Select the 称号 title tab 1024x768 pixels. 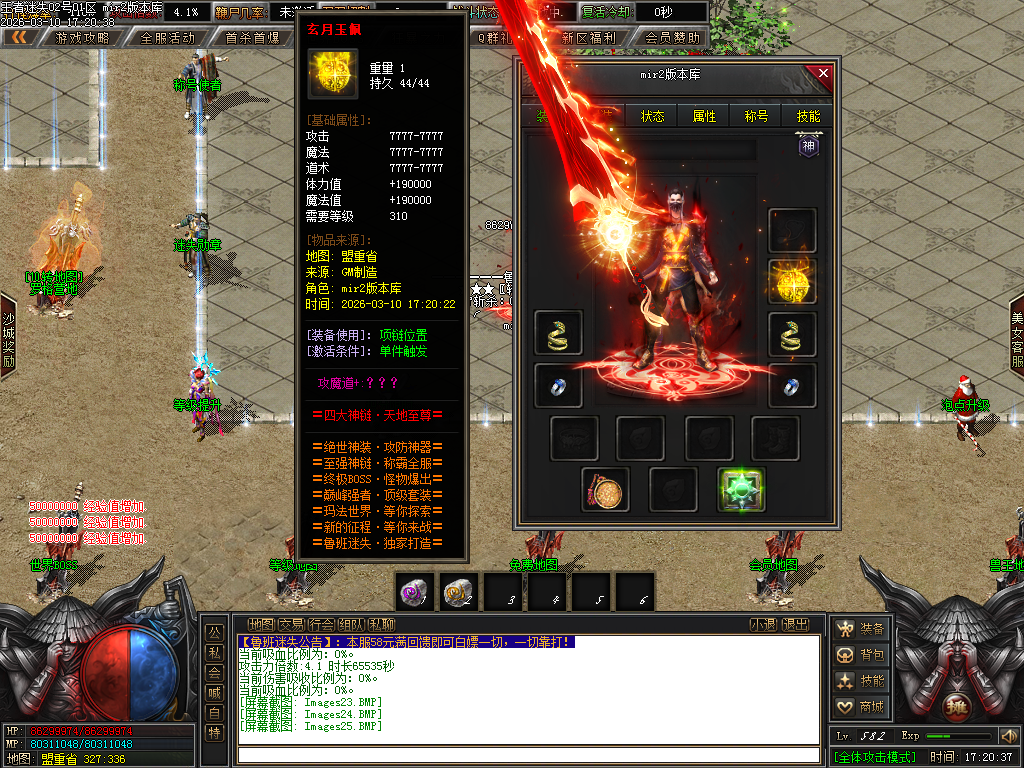(x=757, y=116)
